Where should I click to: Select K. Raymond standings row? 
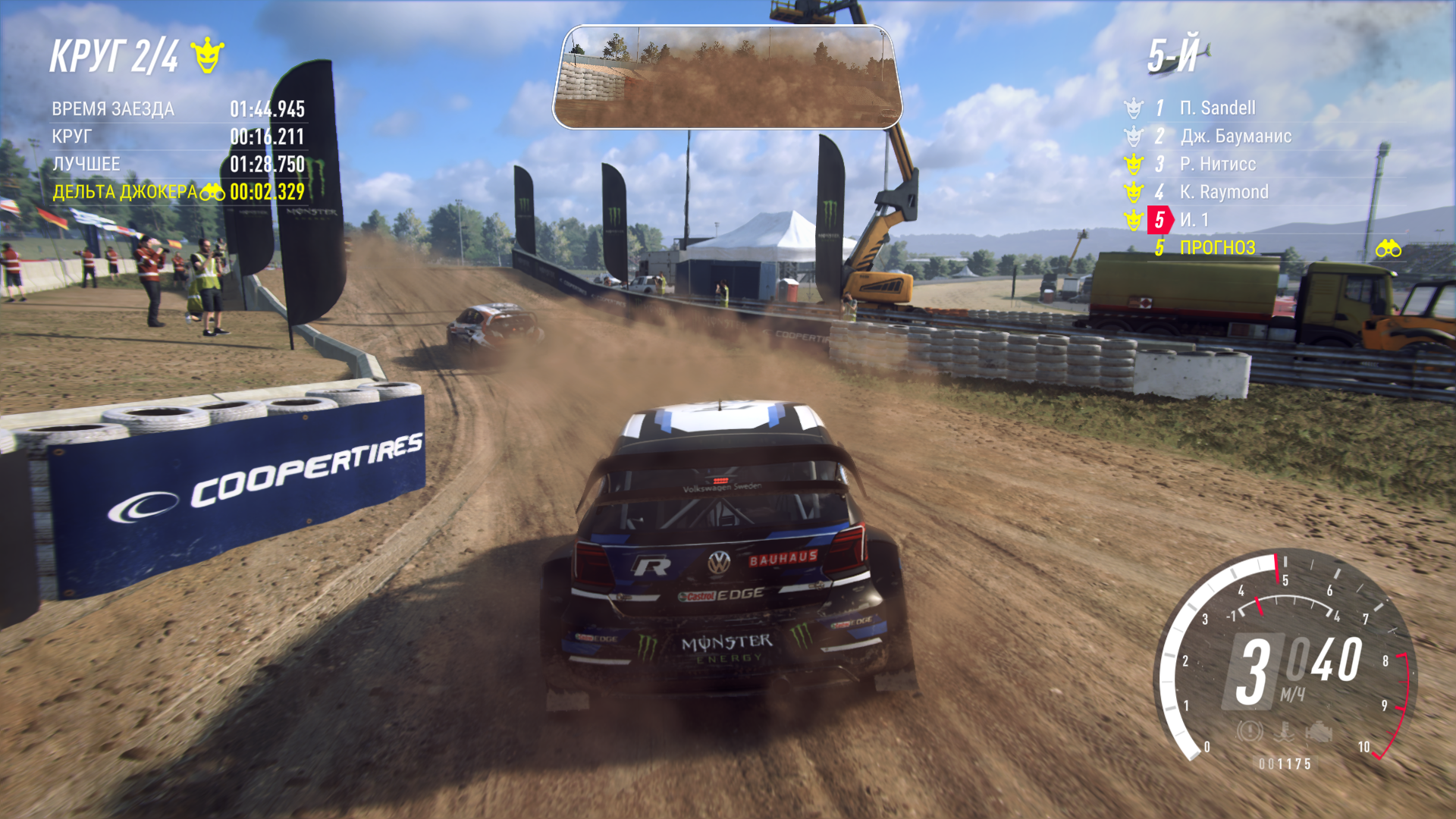point(1223,193)
